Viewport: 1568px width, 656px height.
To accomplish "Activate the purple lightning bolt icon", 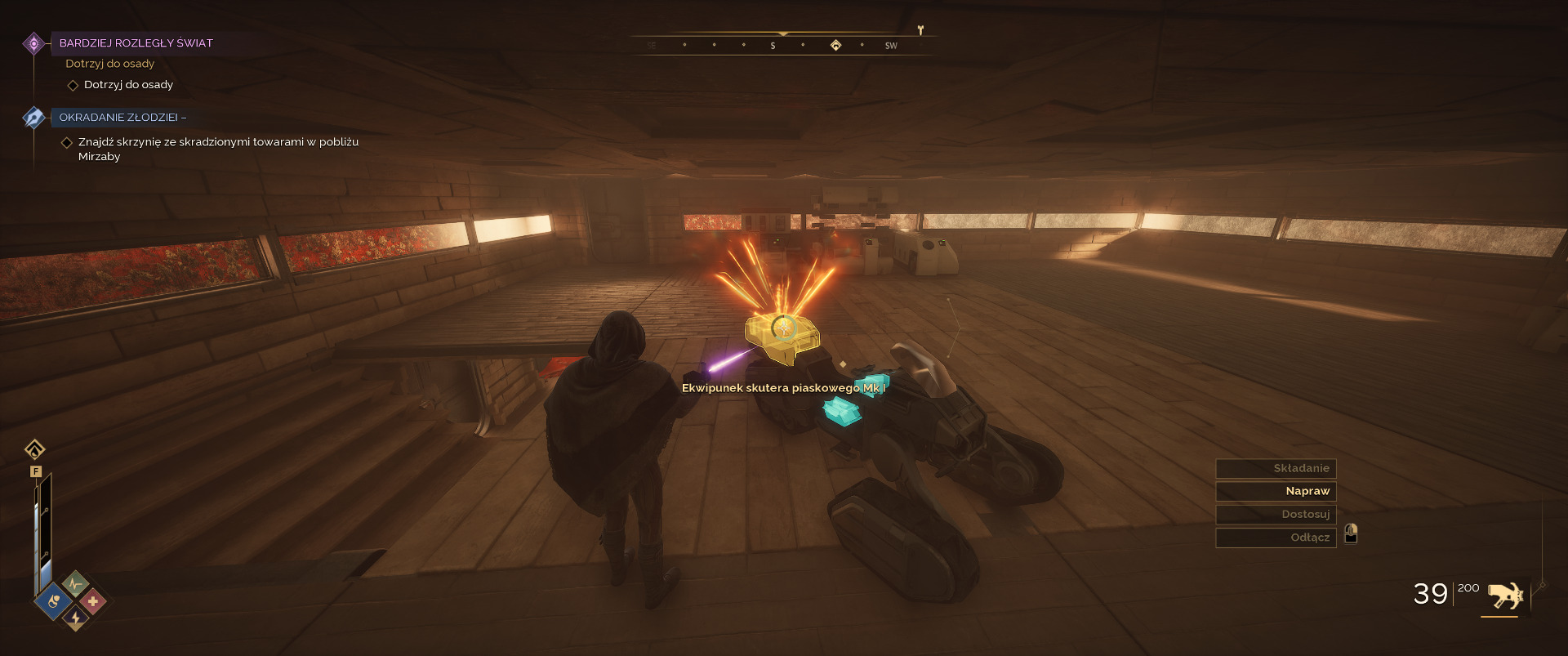I will coord(75,619).
